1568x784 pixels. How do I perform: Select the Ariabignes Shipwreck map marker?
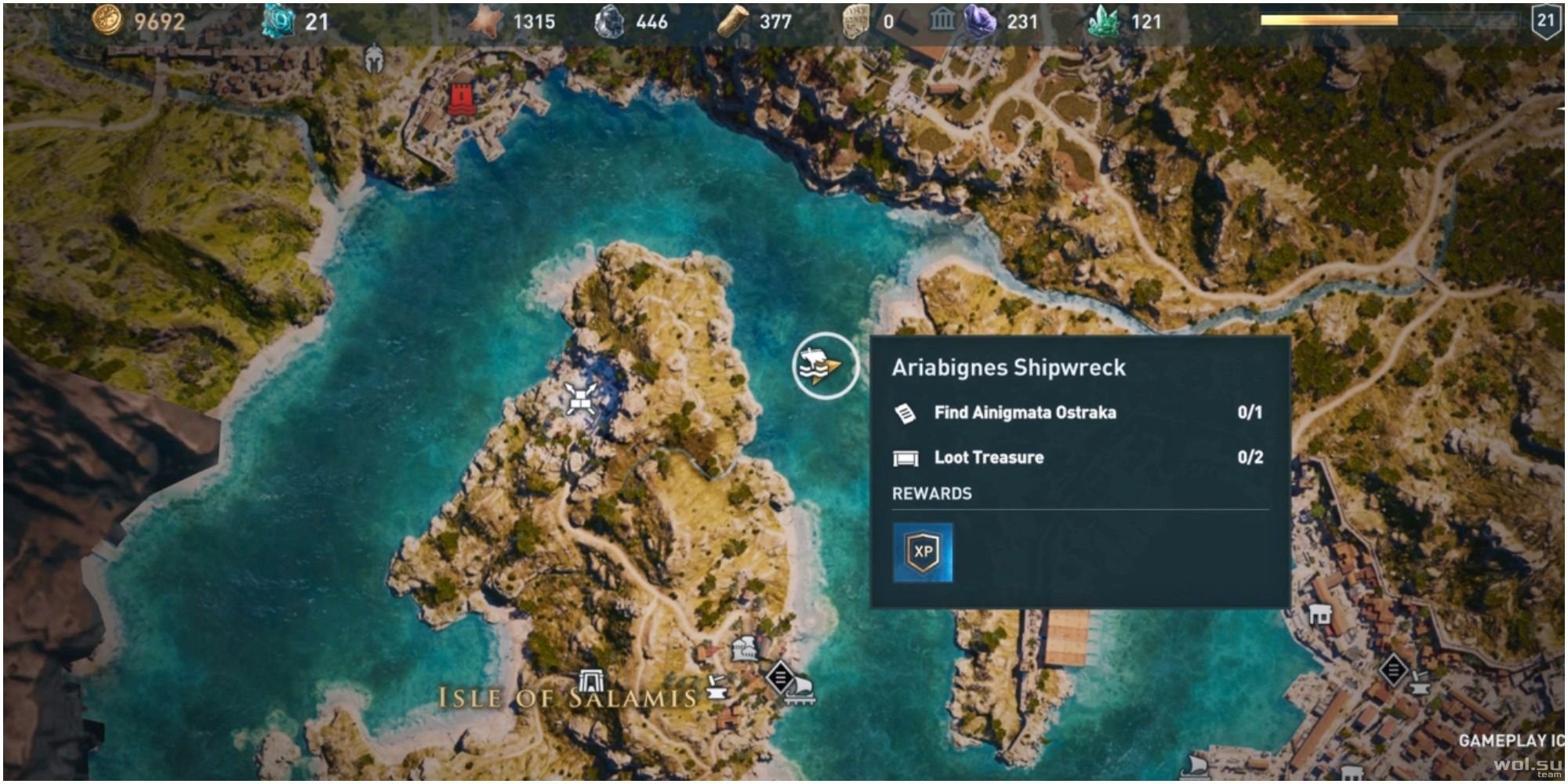point(825,366)
